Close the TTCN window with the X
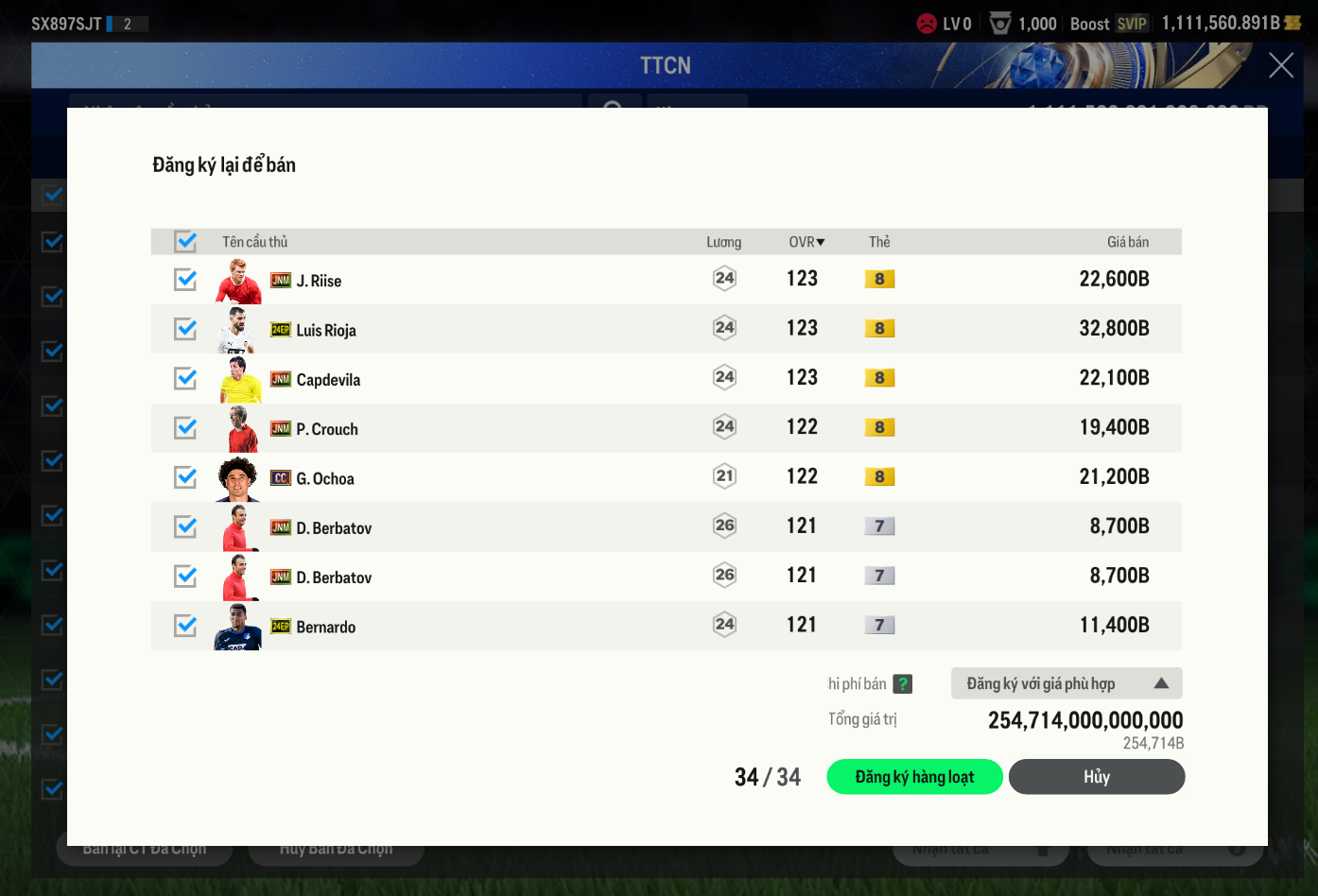This screenshot has width=1318, height=896. click(1281, 65)
